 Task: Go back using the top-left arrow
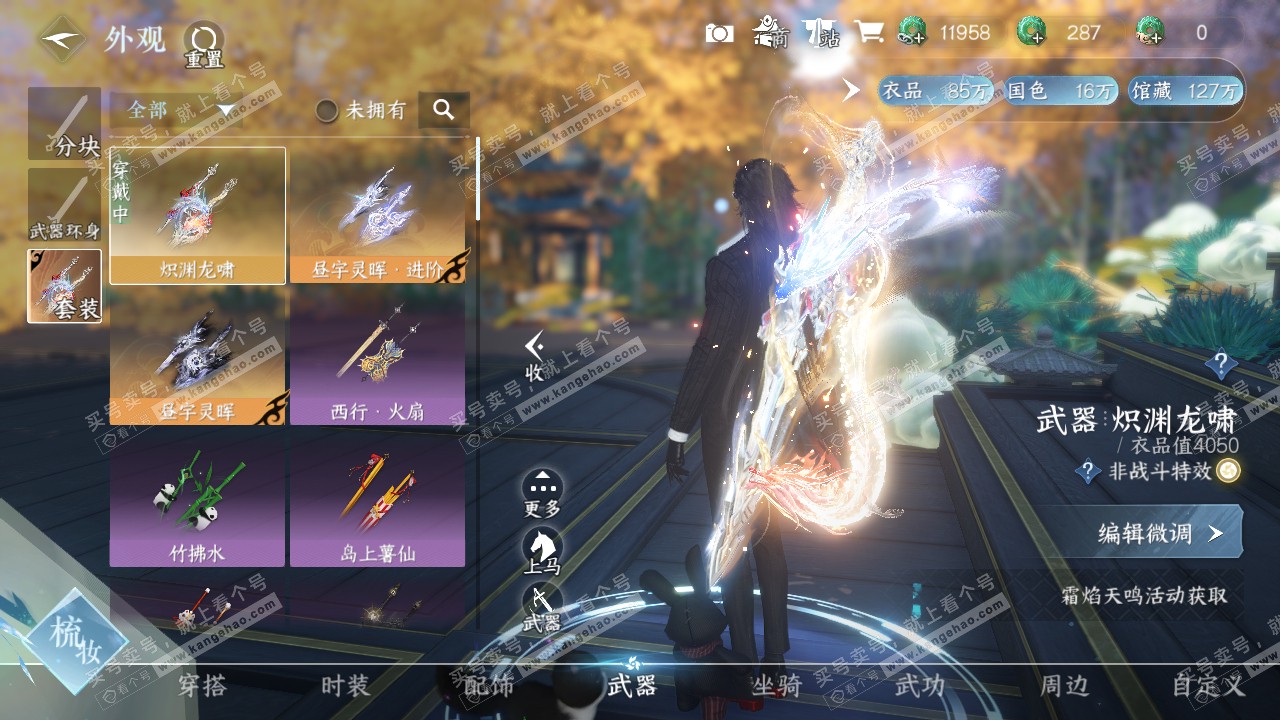62,40
